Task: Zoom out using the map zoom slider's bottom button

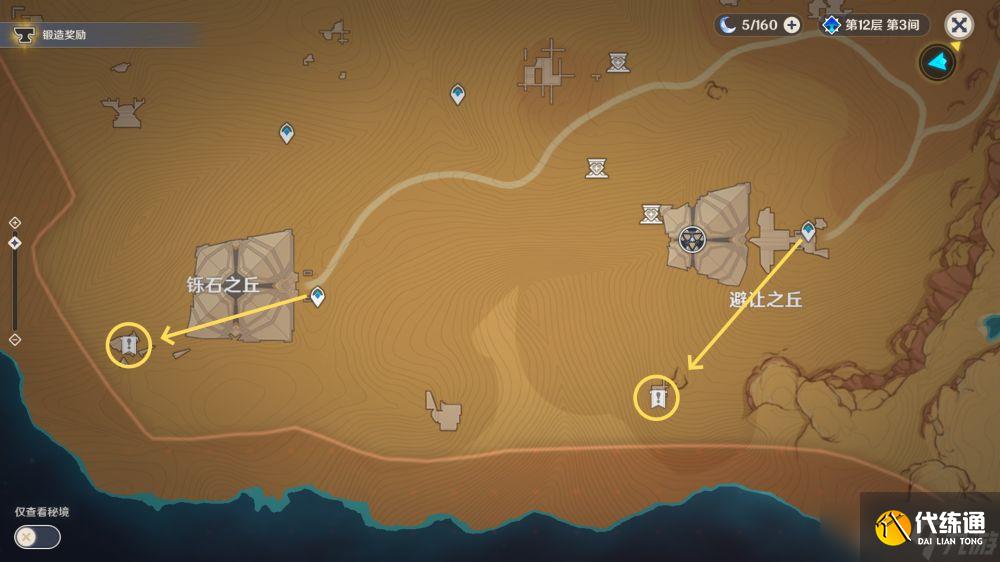Action: coord(14,340)
